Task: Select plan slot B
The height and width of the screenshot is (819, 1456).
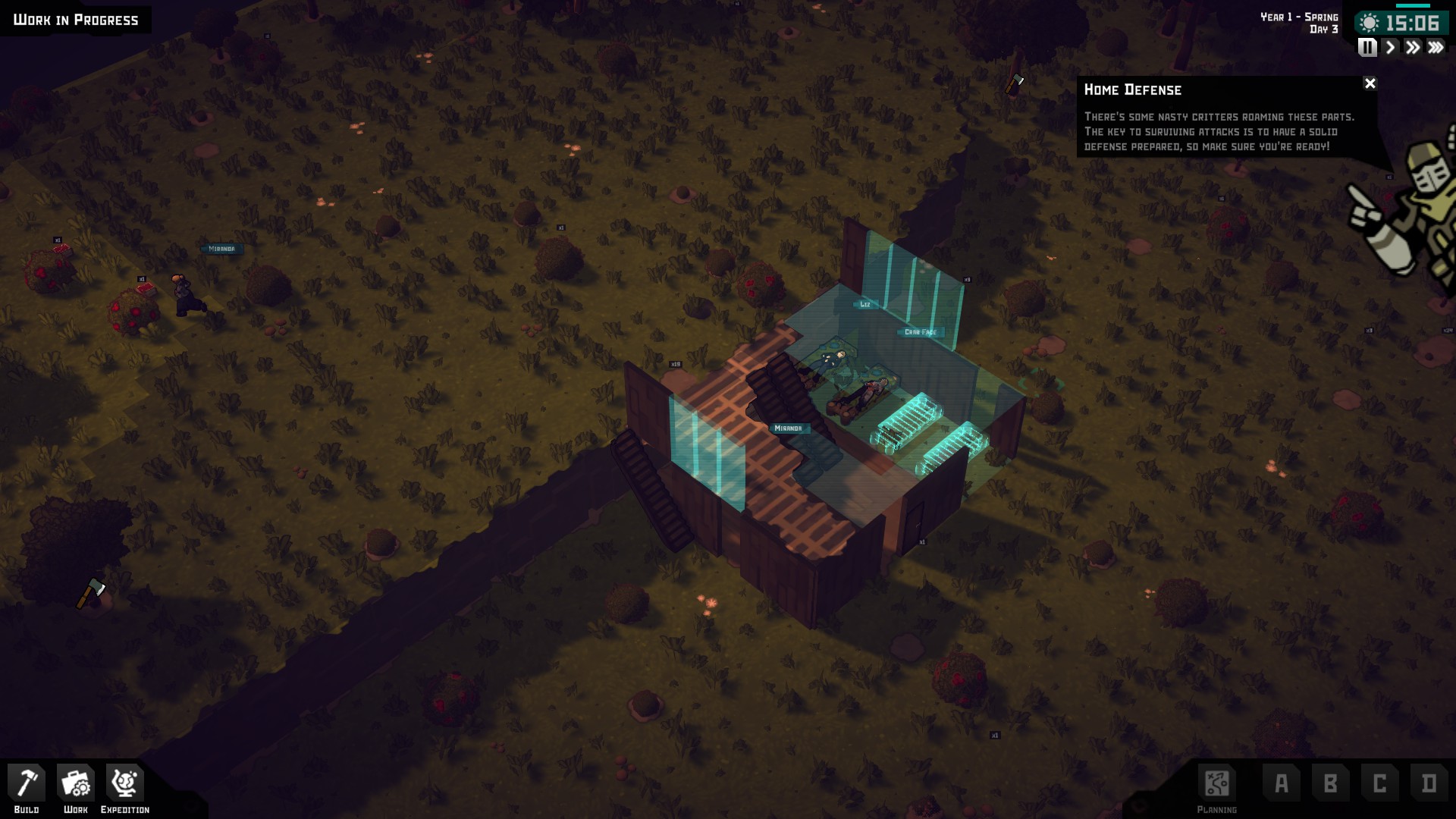Action: (1330, 783)
